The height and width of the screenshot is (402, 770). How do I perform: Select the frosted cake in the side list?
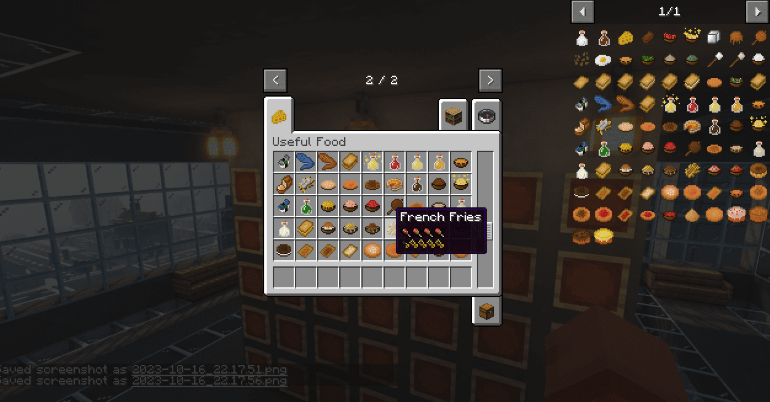pos(735,215)
